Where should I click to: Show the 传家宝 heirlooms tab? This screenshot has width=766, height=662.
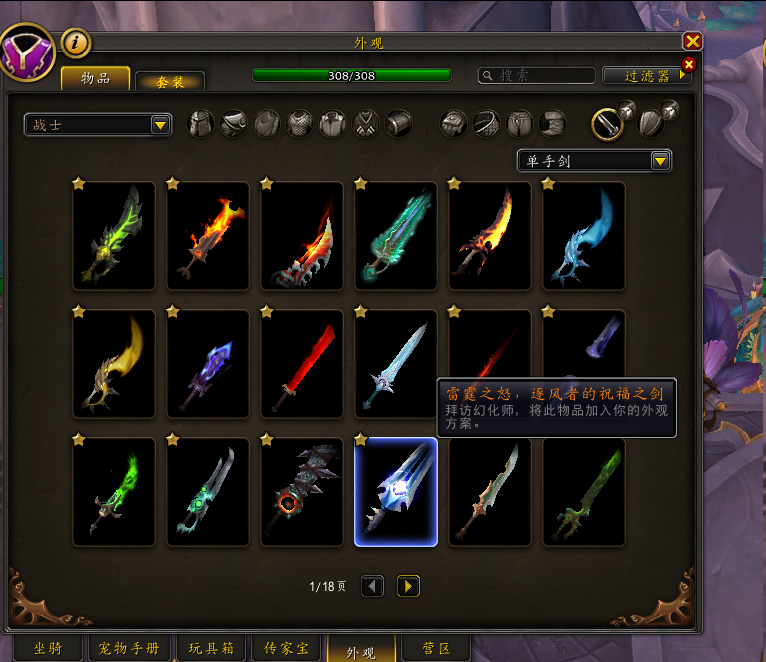pos(286,649)
